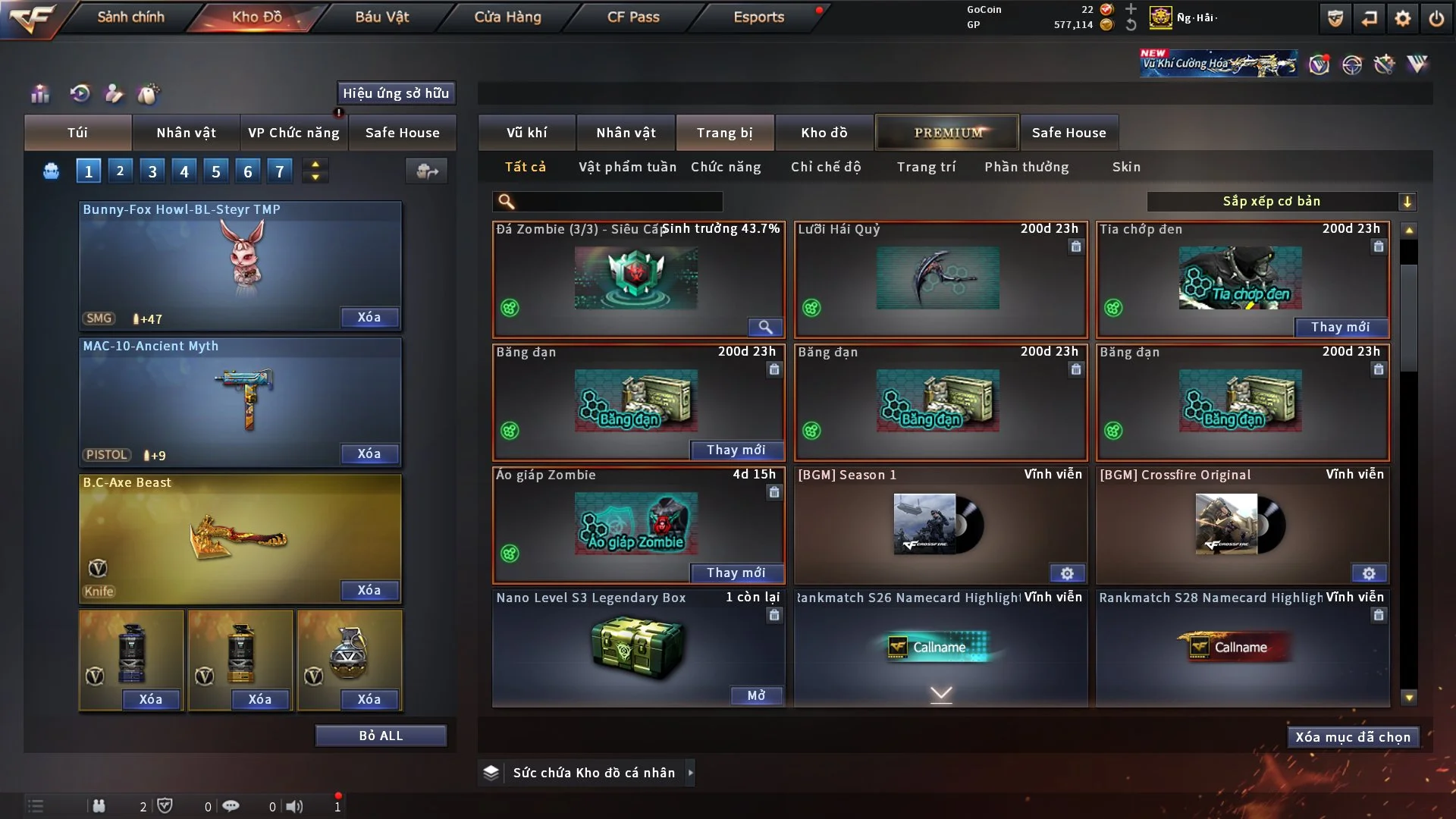The width and height of the screenshot is (1456, 819).
Task: Select the Vũ khí inventory tab
Action: tap(526, 133)
